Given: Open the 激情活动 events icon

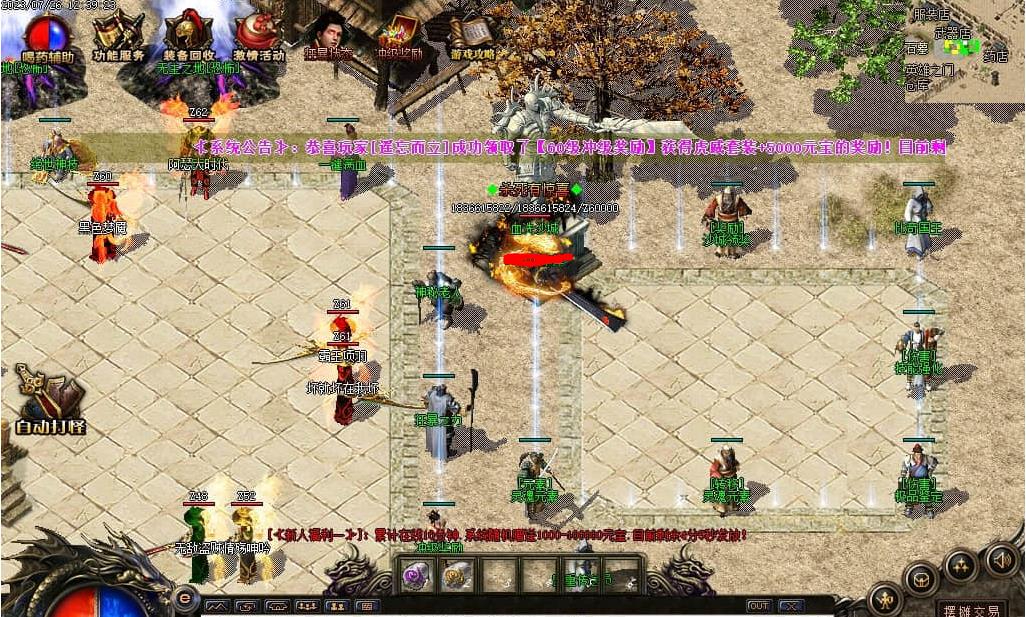Looking at the screenshot, I should (258, 36).
